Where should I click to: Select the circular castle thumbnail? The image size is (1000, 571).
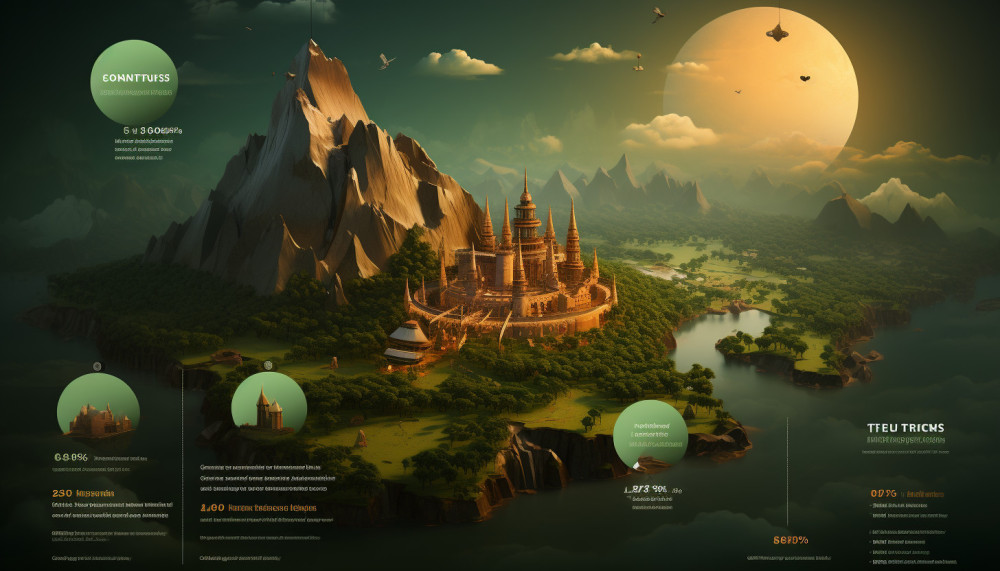click(98, 411)
